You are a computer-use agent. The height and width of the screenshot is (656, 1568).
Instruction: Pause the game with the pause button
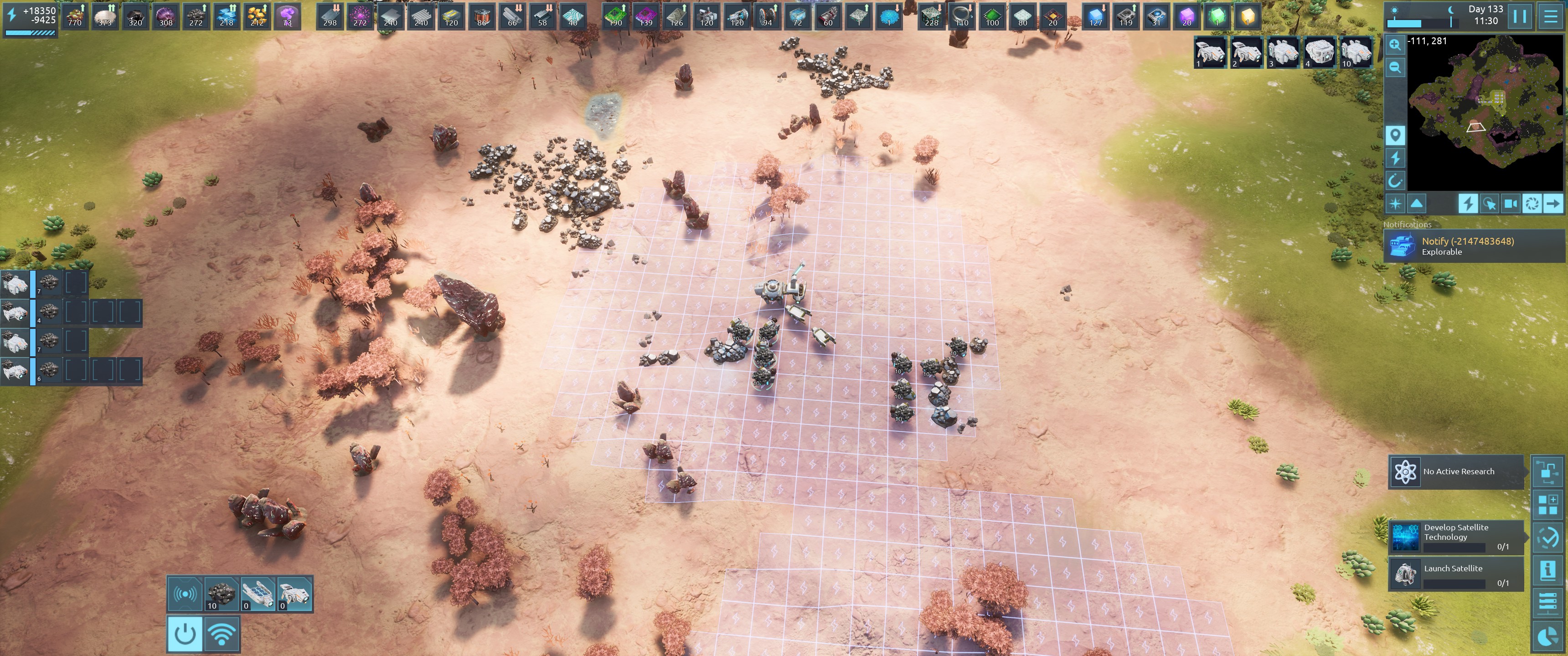(1519, 16)
